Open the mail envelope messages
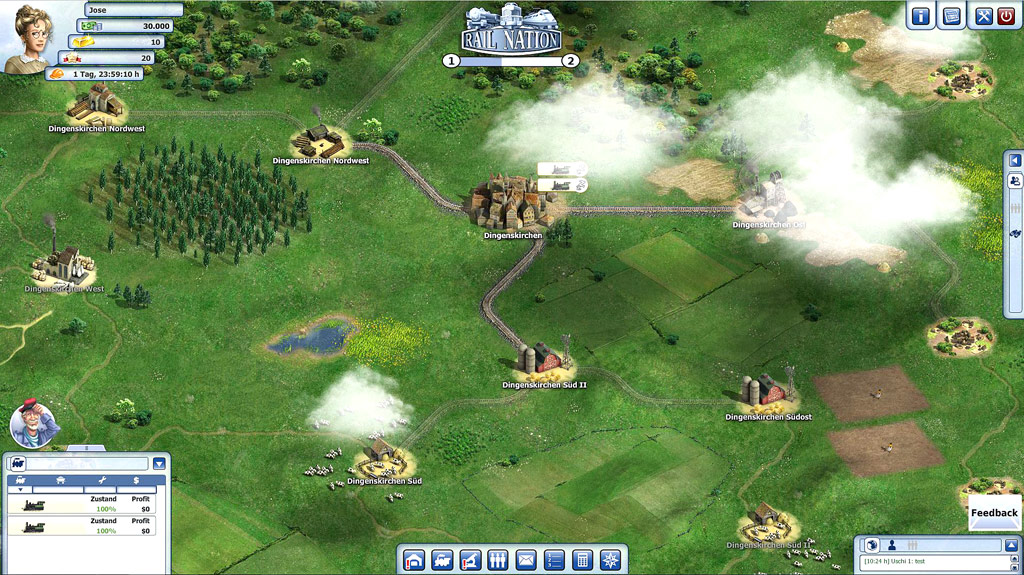This screenshot has width=1024, height=575. tap(526, 560)
